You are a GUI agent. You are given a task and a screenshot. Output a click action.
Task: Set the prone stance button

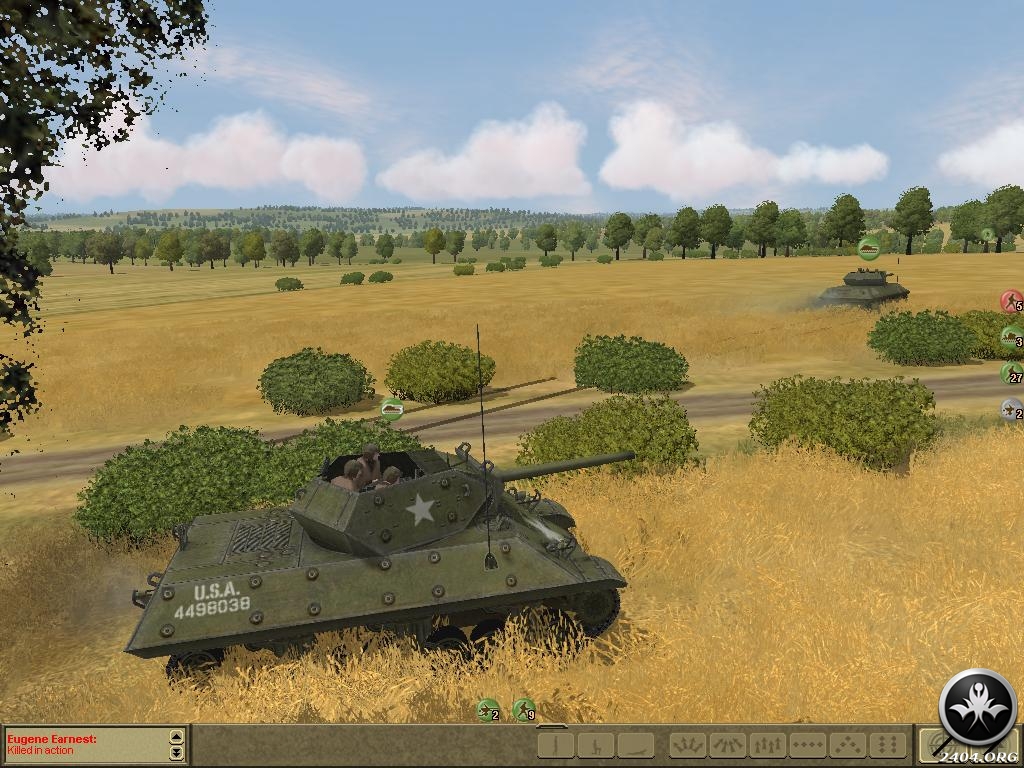tap(635, 745)
